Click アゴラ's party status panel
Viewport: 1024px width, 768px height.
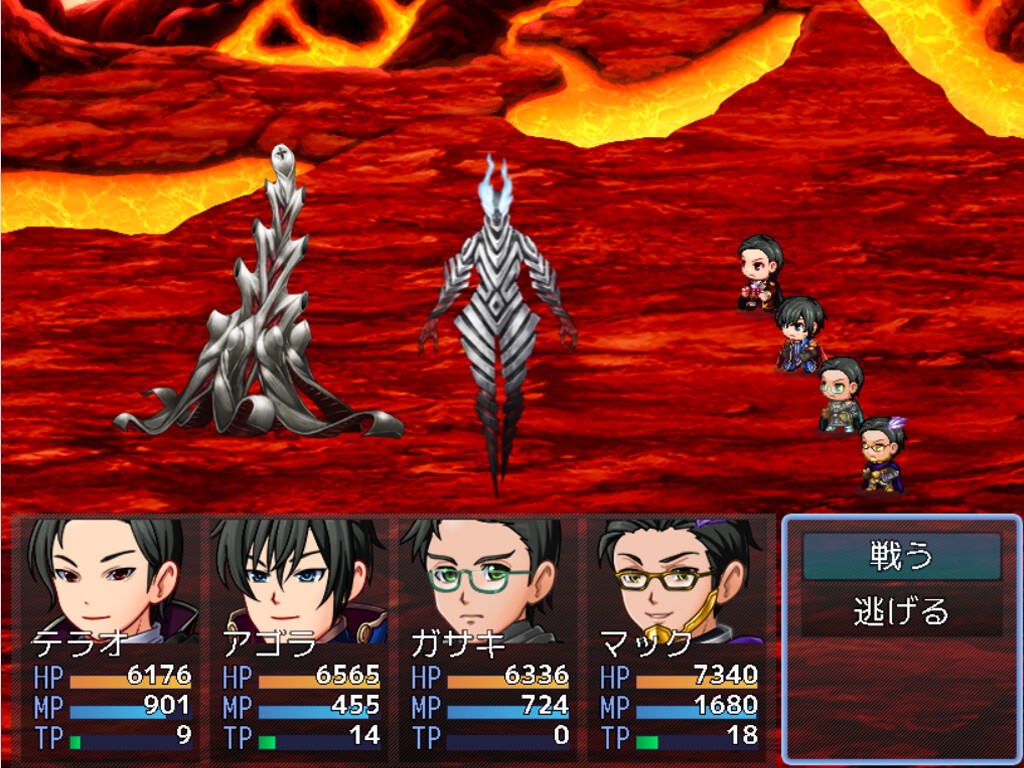tap(299, 637)
